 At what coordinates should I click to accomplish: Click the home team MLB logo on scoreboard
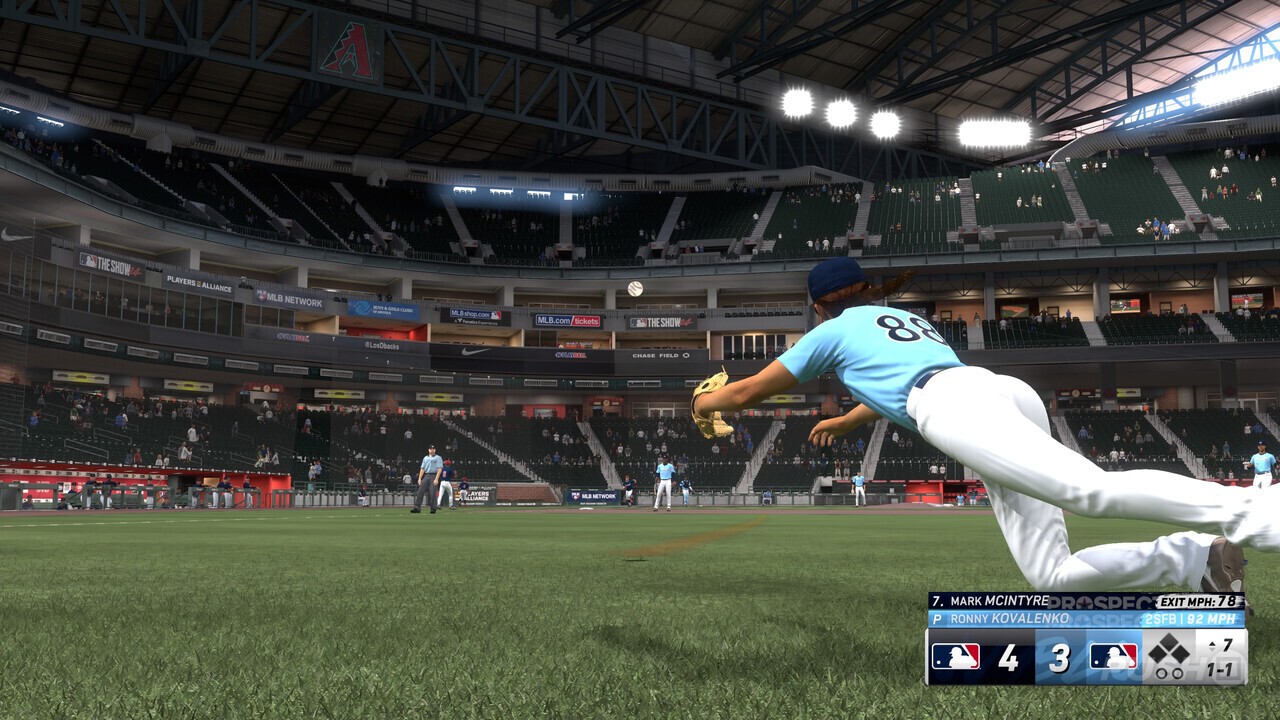click(1113, 656)
